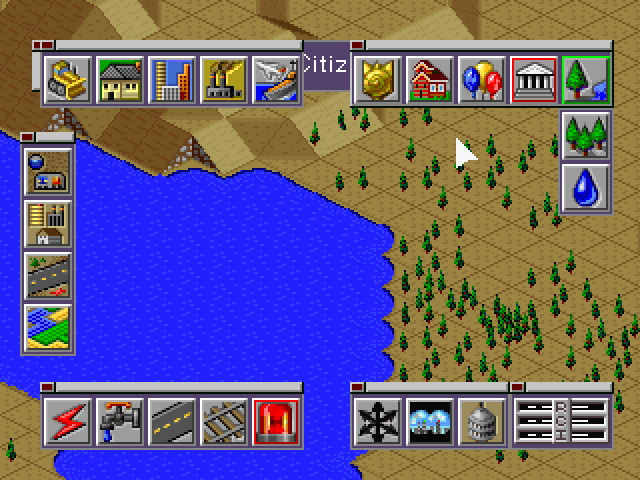Open the globe and disk icon
Image resolution: width=640 pixels, height=480 pixels.
click(48, 173)
